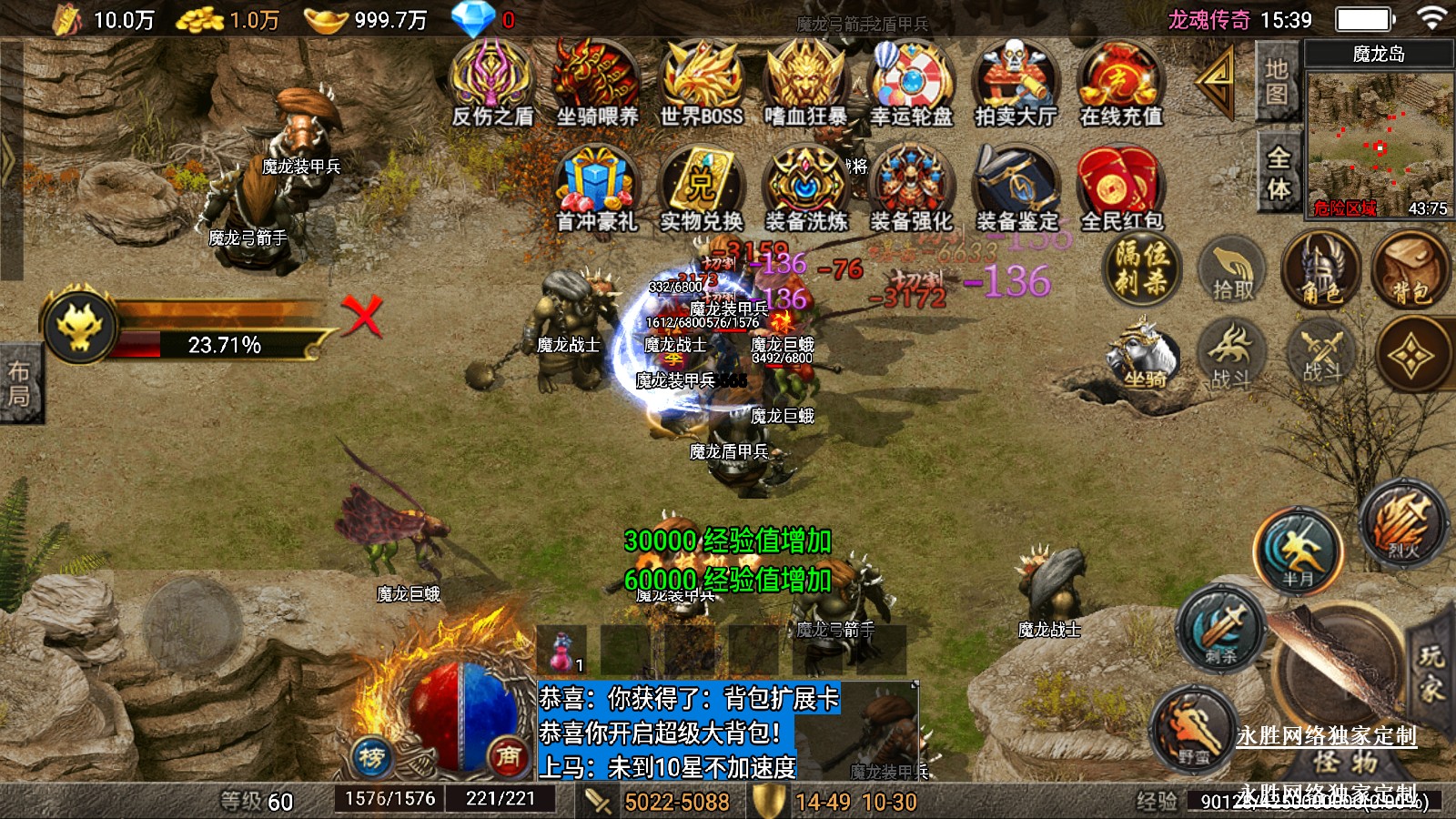The width and height of the screenshot is (1456, 819).
Task: Open the 坐骑喂养 mount feeding menu
Action: click(597, 82)
